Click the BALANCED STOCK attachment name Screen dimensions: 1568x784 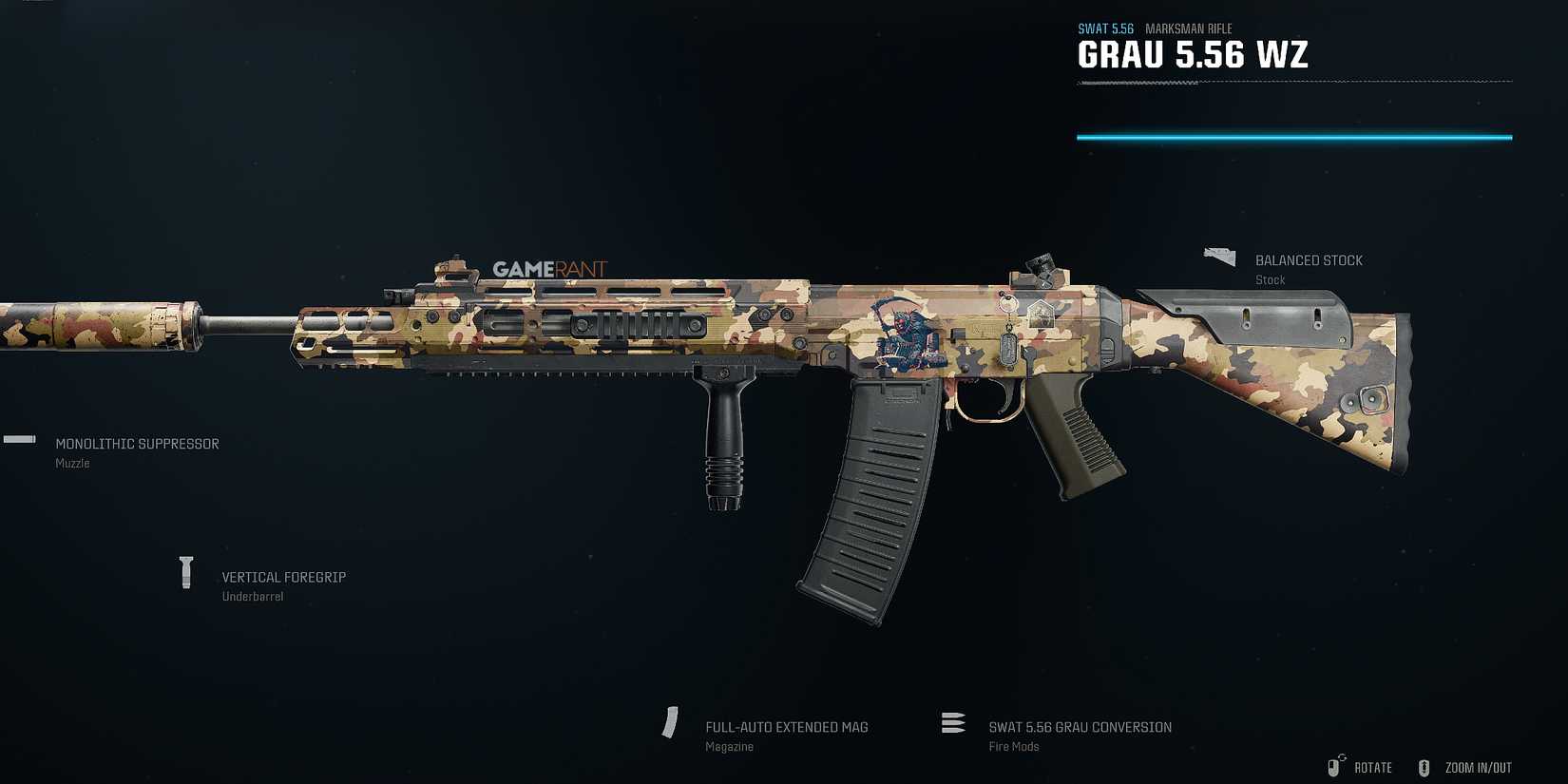coord(1309,259)
